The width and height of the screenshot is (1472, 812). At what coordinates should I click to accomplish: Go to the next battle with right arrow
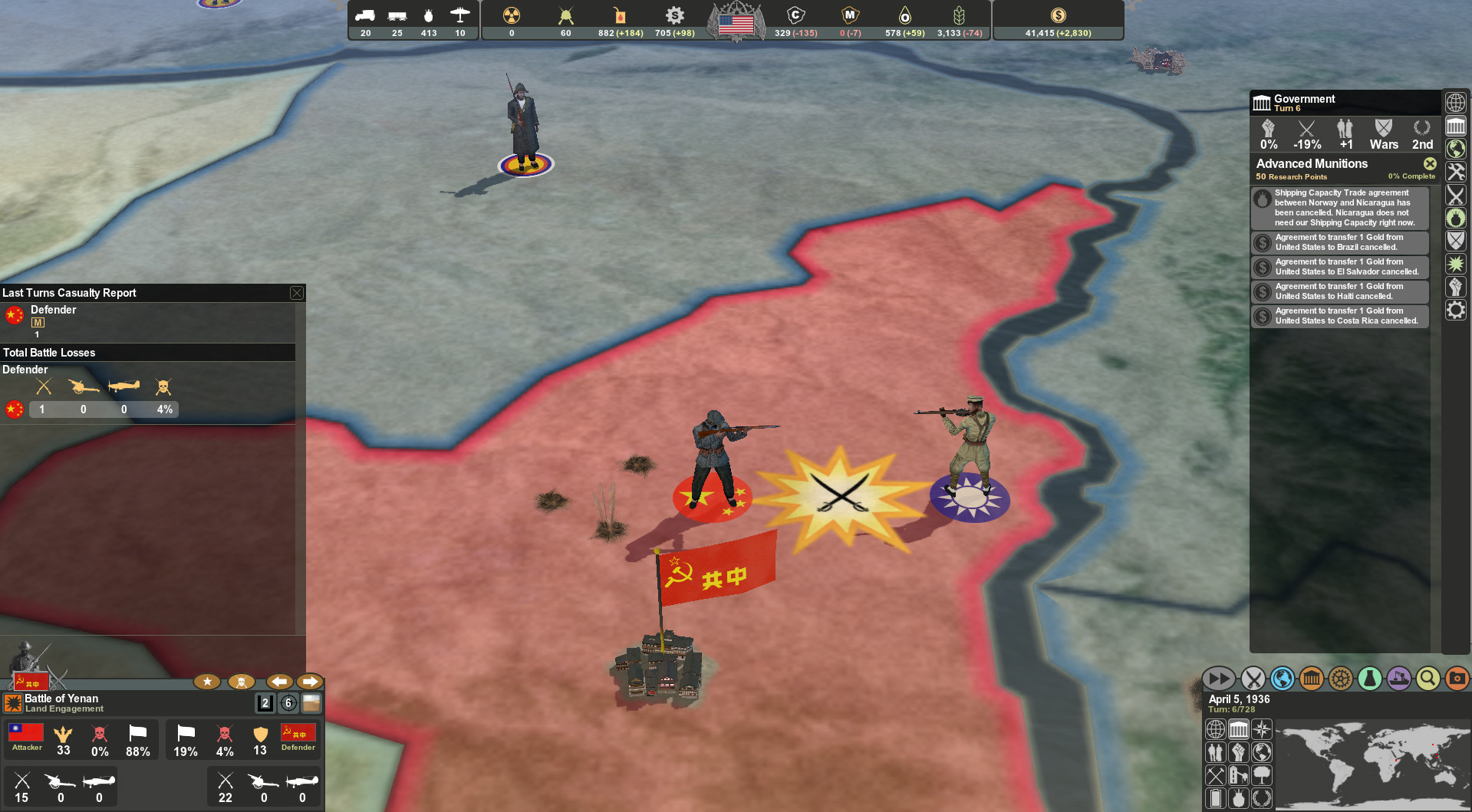310,682
